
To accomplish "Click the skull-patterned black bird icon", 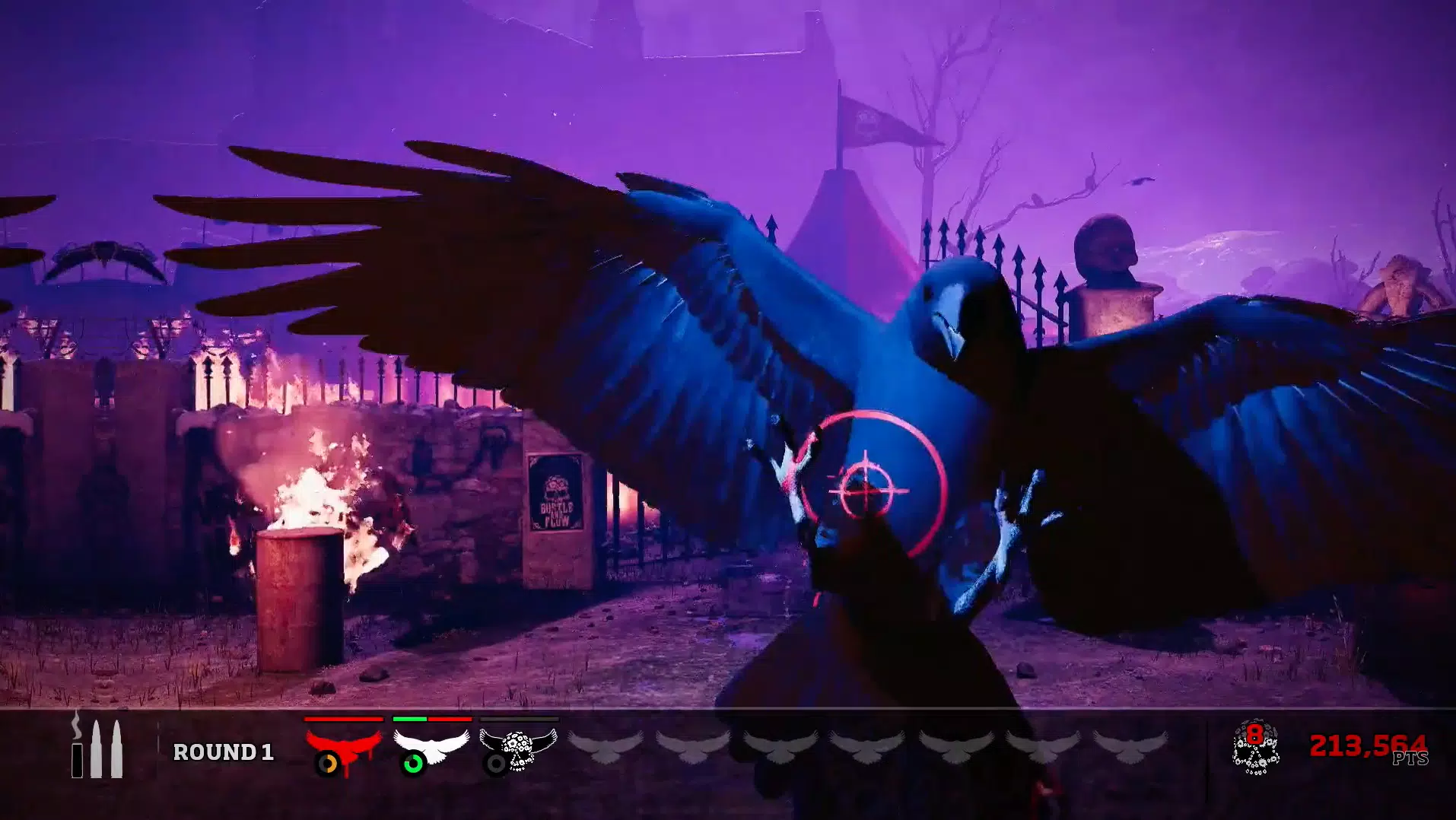I will pos(519,747).
